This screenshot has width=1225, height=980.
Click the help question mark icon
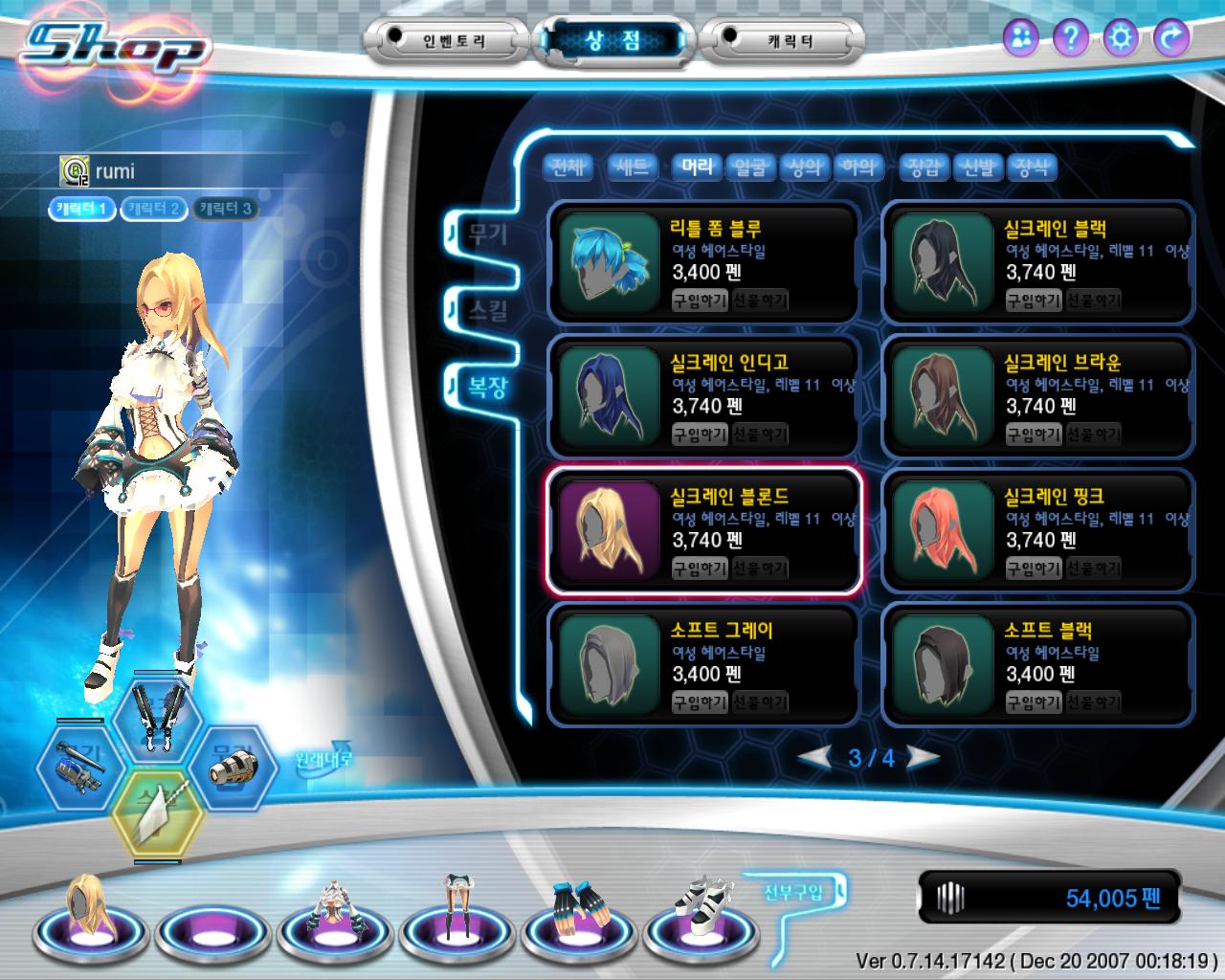pyautogui.click(x=1071, y=38)
